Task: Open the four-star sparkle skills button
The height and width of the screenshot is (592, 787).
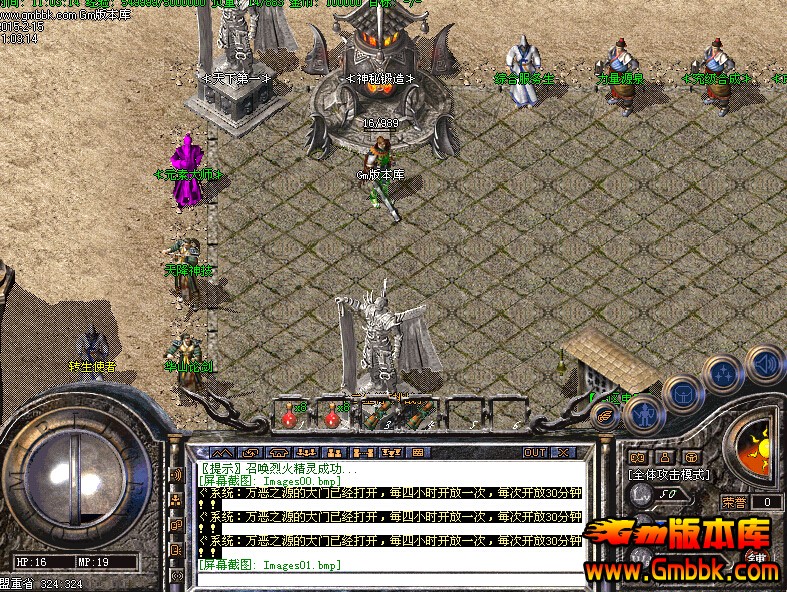Action: pos(721,375)
